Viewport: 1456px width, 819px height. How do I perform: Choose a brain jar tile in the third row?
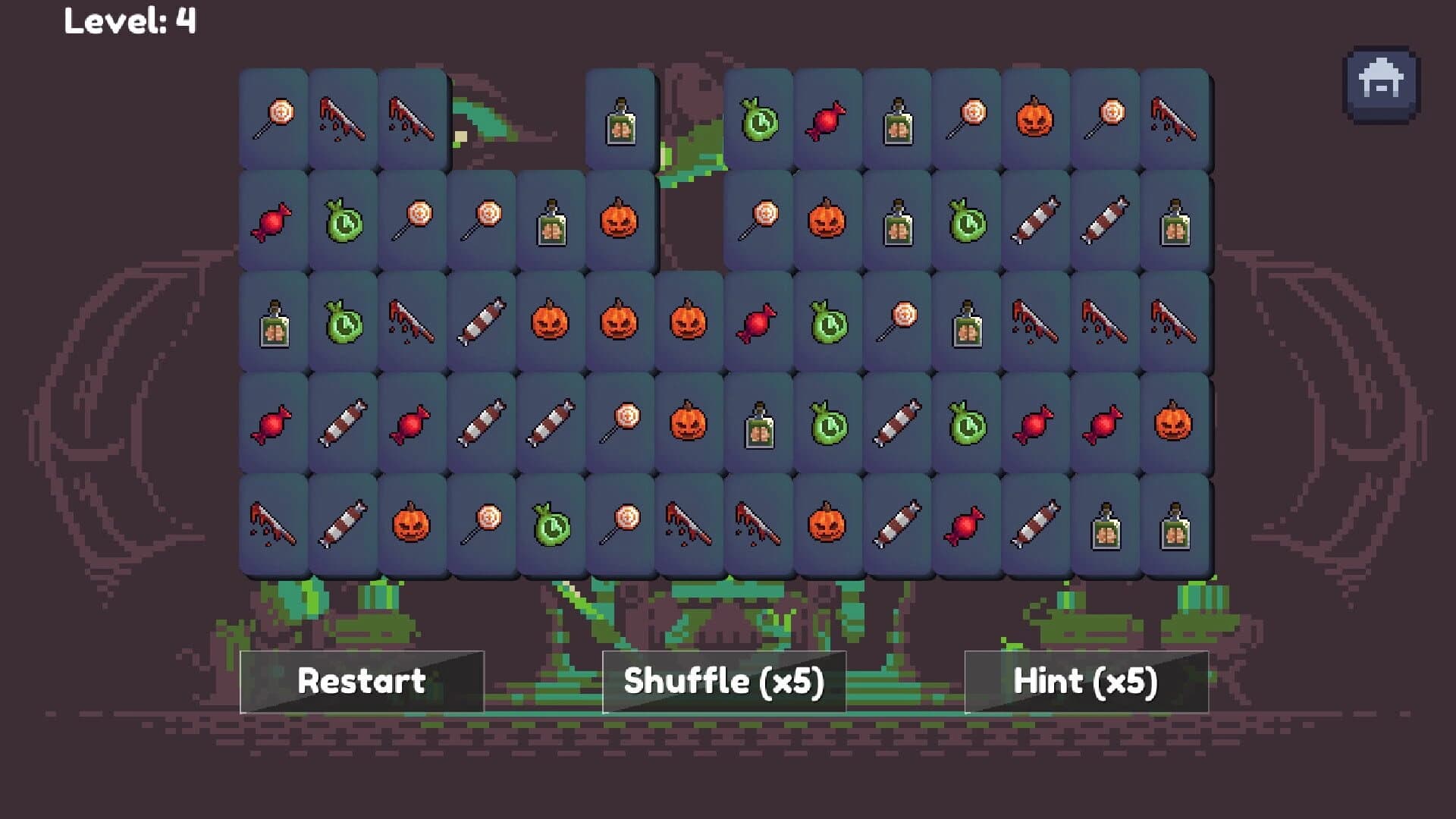click(x=273, y=322)
